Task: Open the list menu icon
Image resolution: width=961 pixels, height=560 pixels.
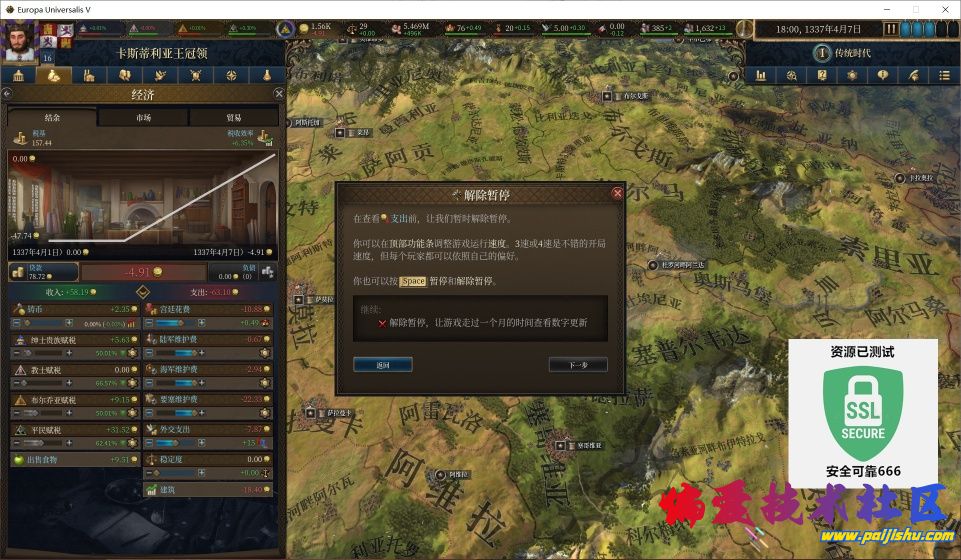Action: (x=944, y=75)
